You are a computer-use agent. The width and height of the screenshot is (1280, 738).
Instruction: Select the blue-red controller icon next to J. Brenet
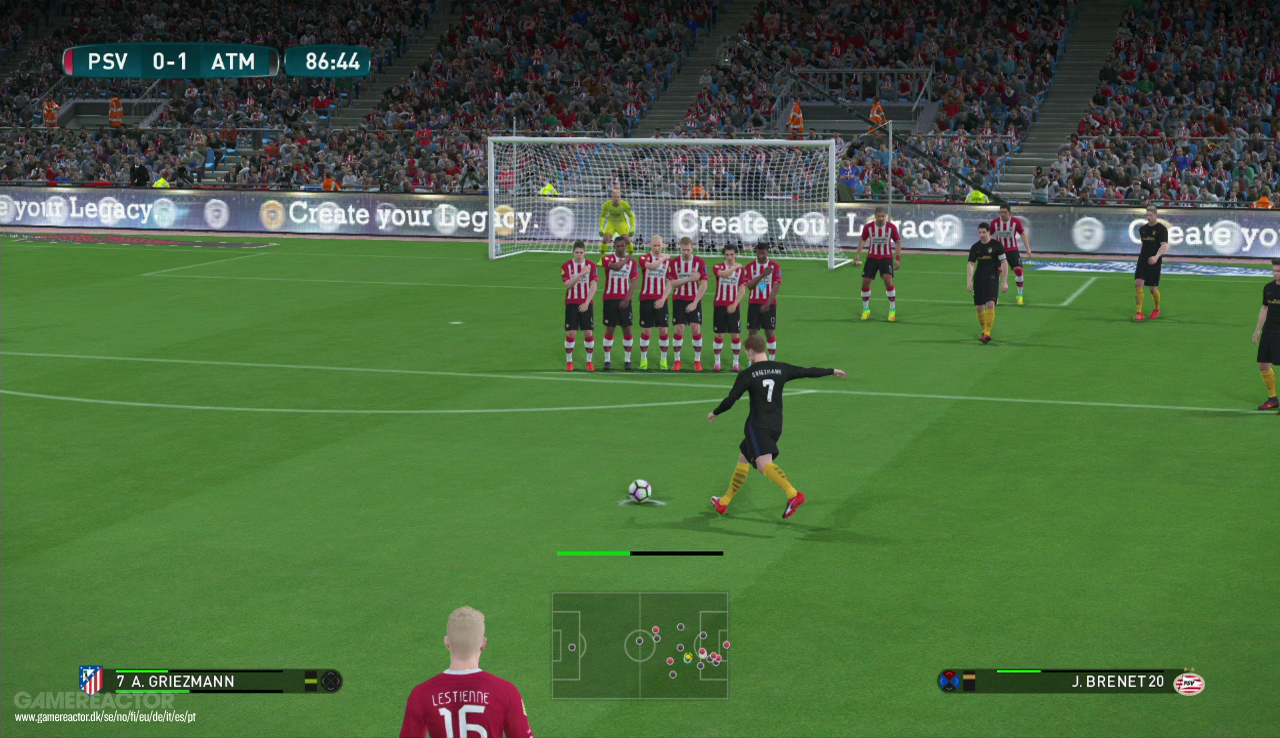(949, 681)
